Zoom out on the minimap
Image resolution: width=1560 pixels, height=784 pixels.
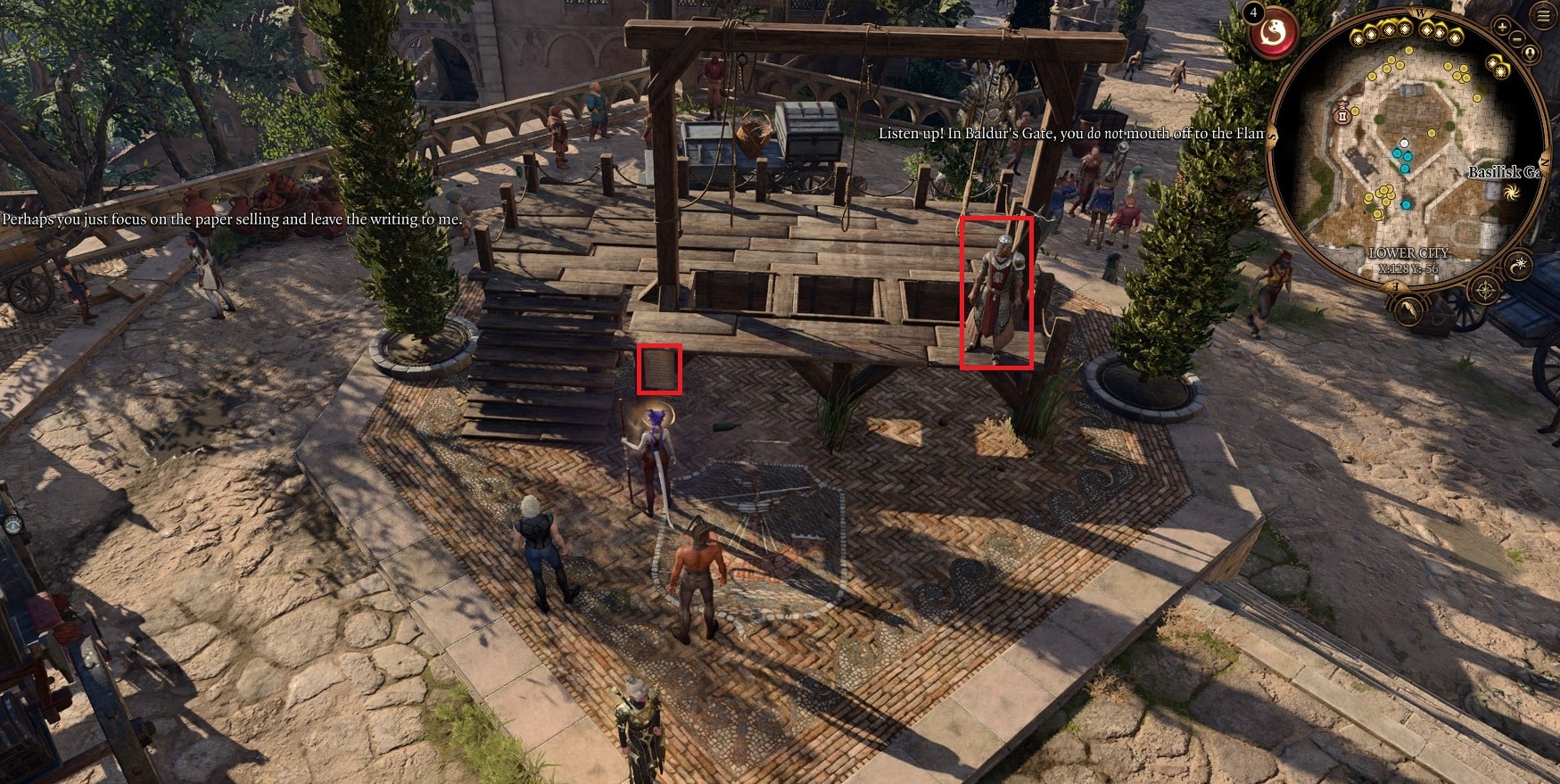coord(1515,39)
